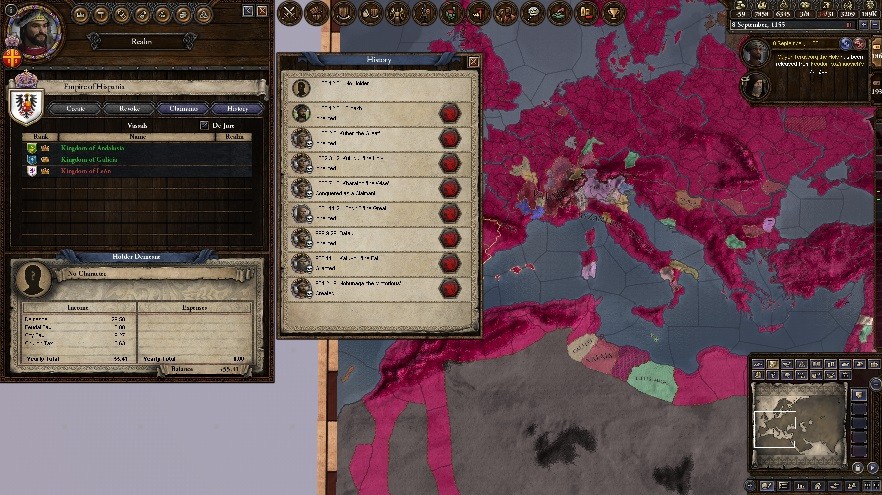882x495 pixels.
Task: Toggle the History button for the title
Action: pyautogui.click(x=237, y=108)
